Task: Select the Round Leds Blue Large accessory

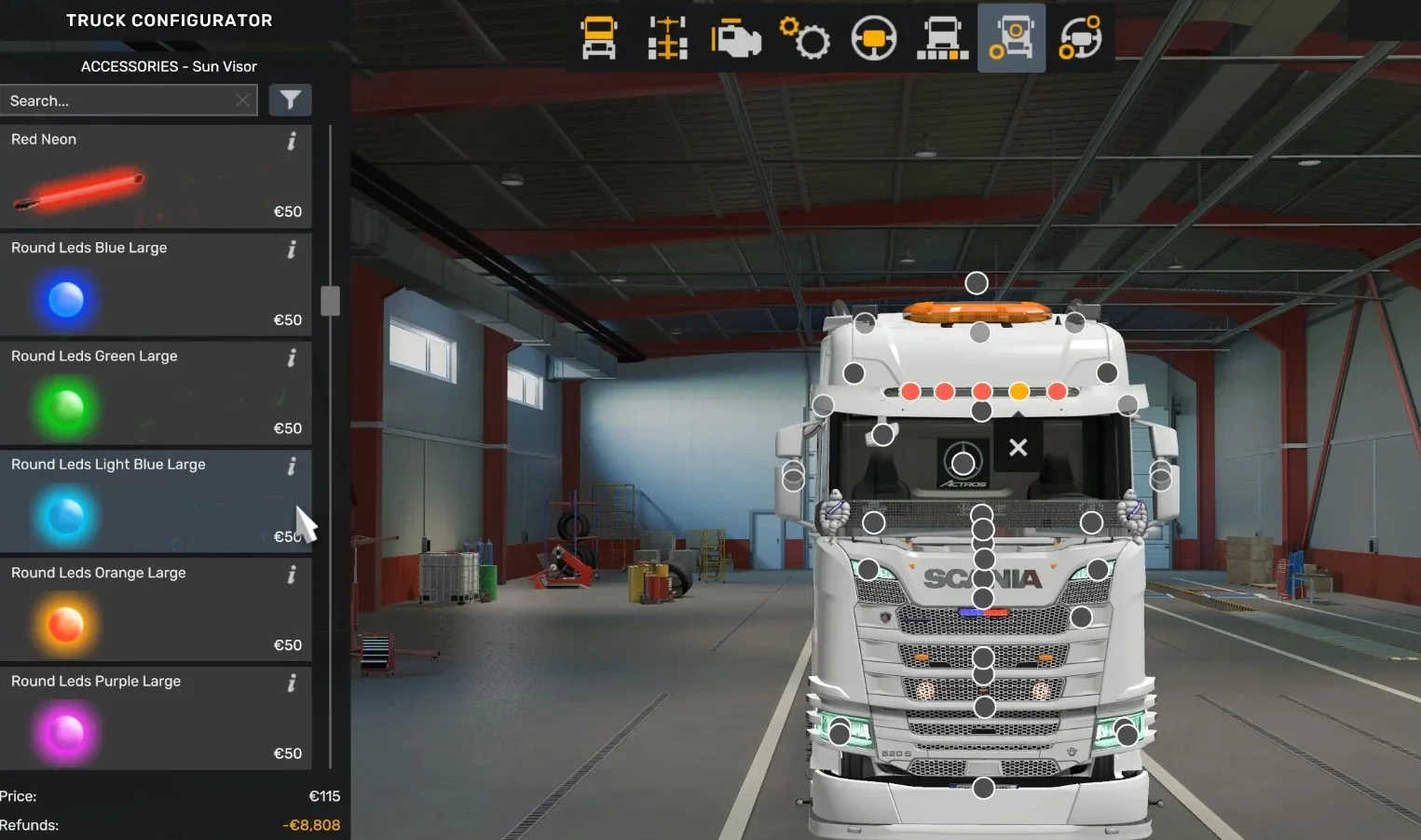Action: (140, 286)
